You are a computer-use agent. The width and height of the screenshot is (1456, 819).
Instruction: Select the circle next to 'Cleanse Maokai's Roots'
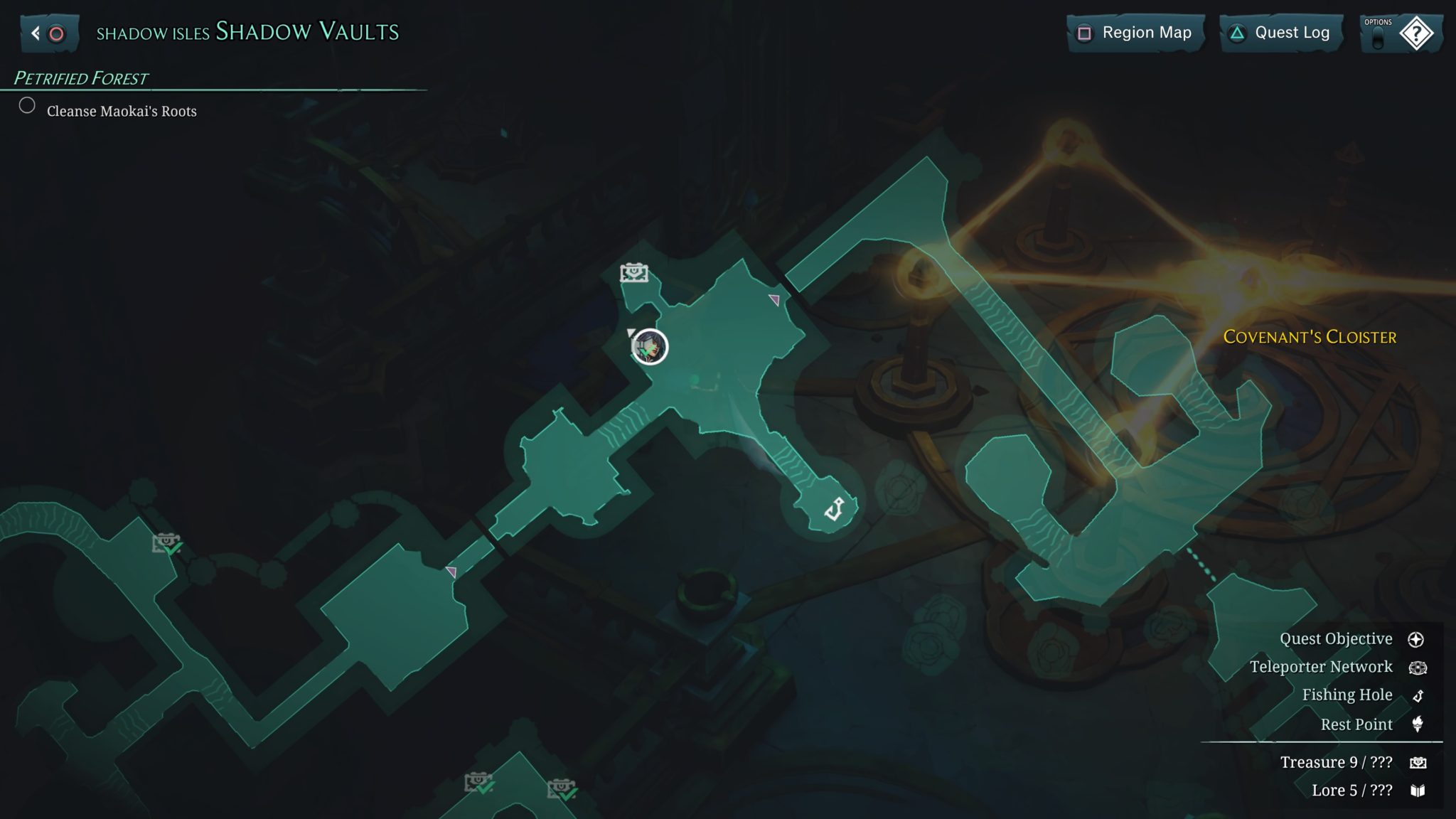pyautogui.click(x=28, y=105)
